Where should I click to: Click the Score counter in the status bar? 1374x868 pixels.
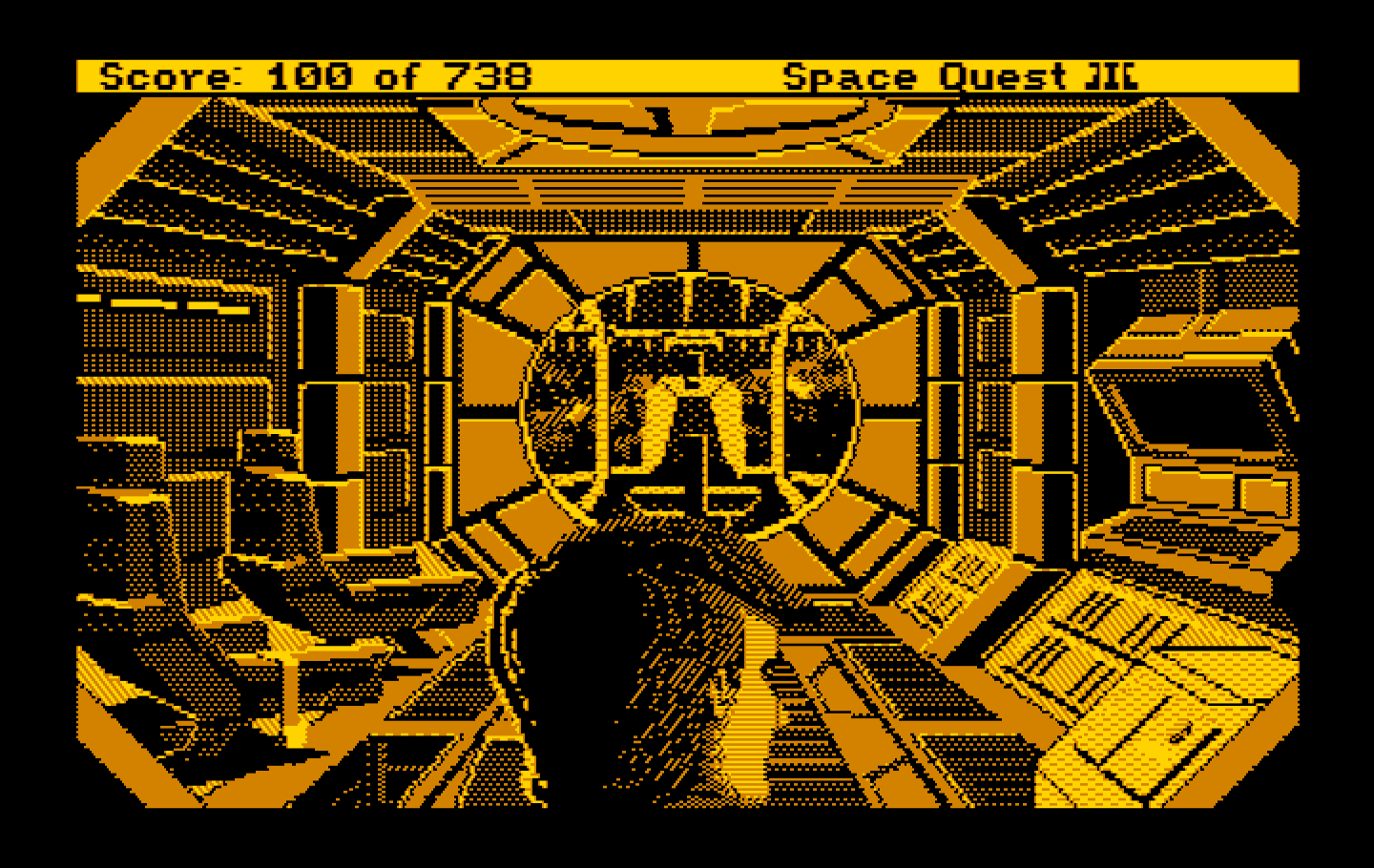tap(305, 74)
